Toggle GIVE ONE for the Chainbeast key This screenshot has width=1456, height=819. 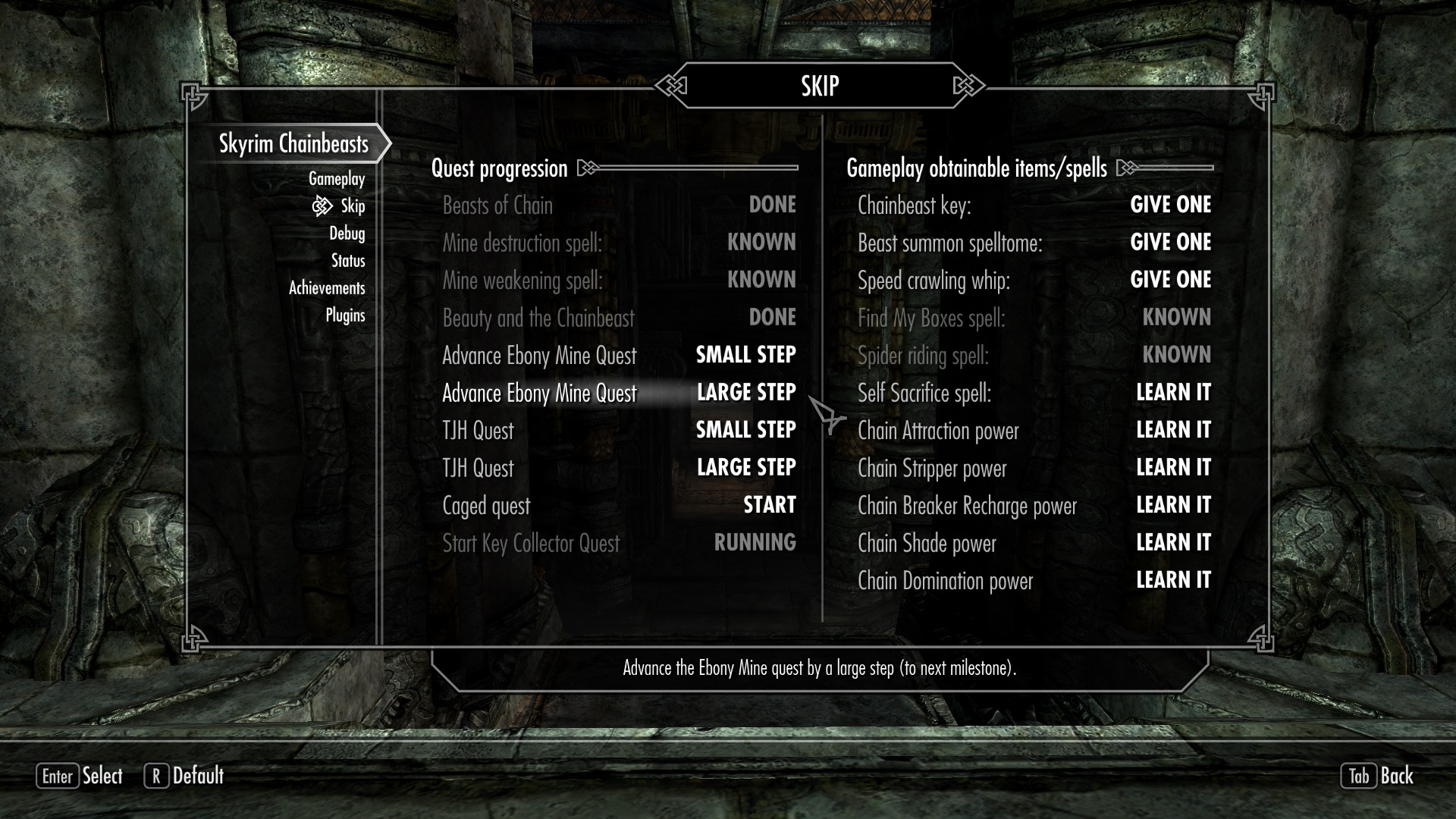tap(1172, 204)
